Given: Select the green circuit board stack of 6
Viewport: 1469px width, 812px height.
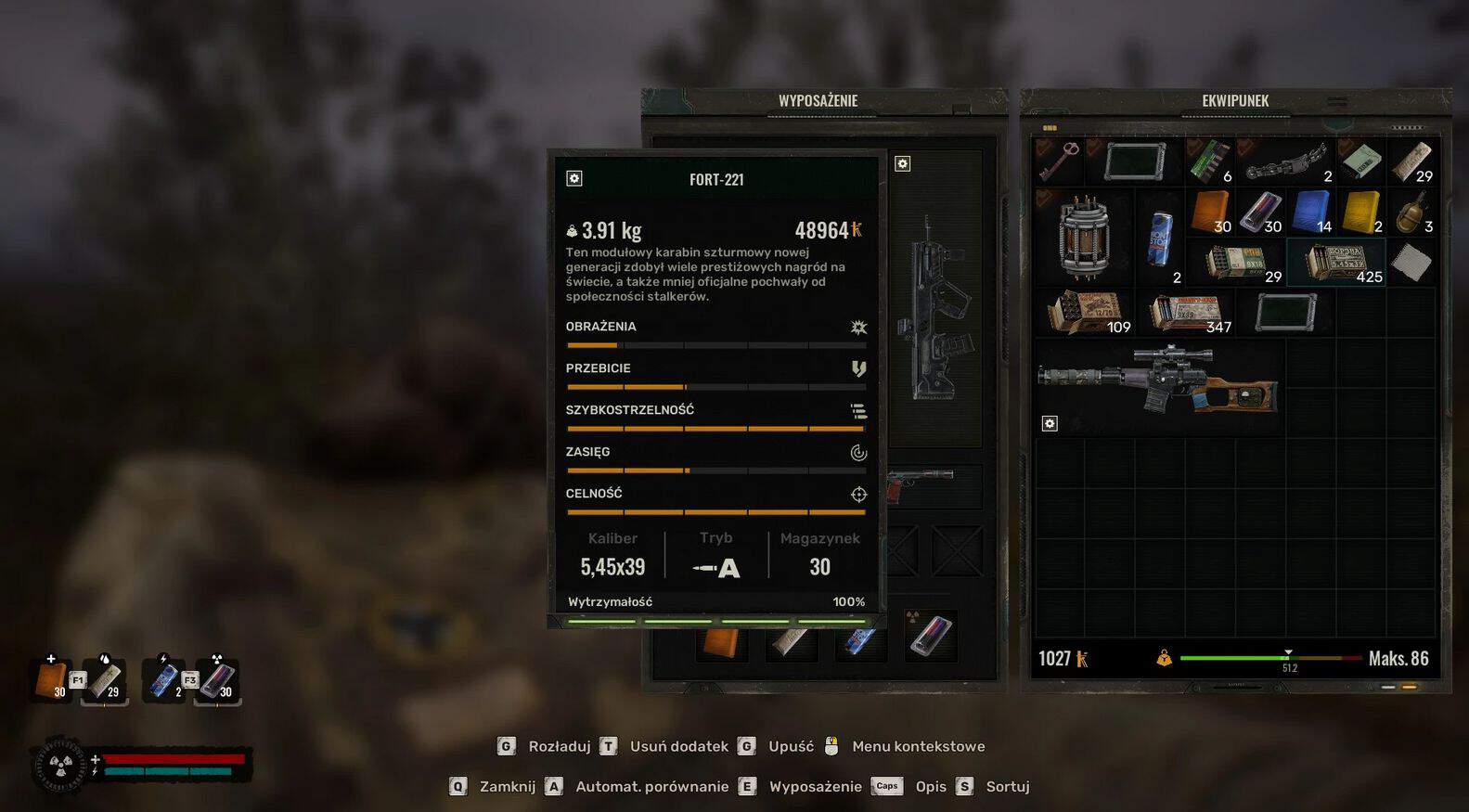Looking at the screenshot, I should (1209, 161).
